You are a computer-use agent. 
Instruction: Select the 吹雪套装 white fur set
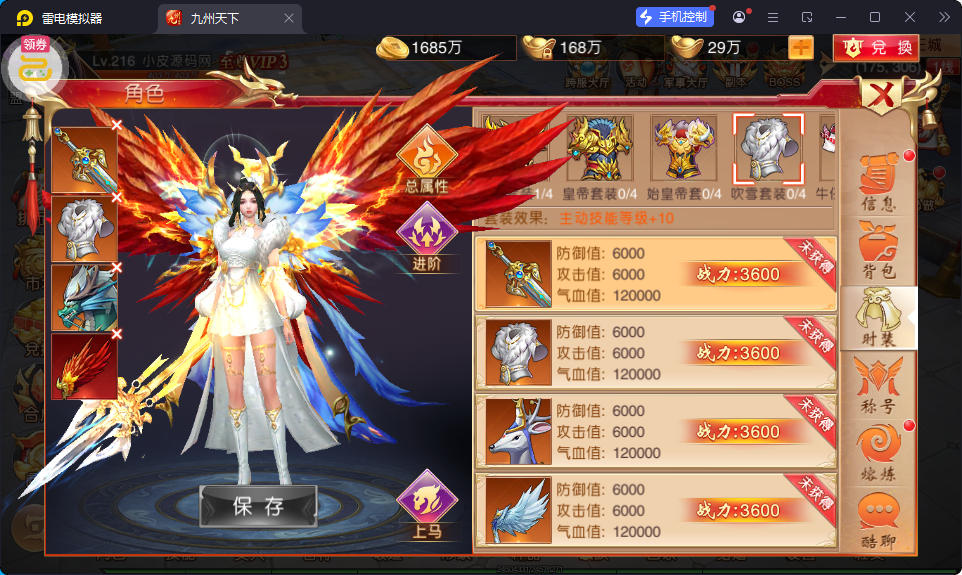(x=767, y=149)
